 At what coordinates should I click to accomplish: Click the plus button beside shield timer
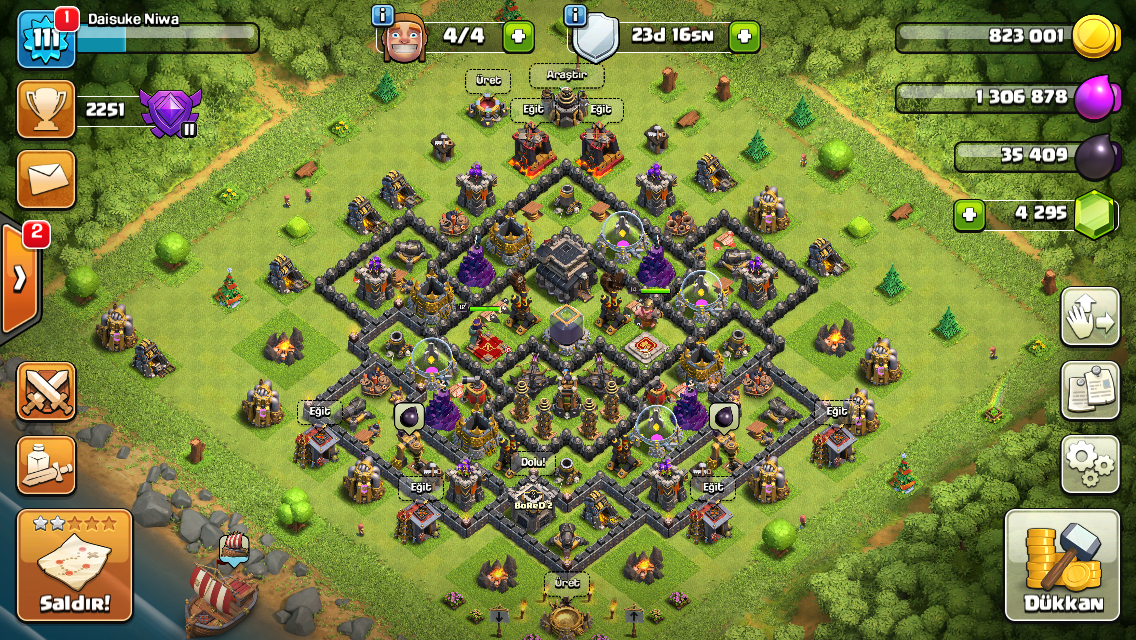pos(744,37)
